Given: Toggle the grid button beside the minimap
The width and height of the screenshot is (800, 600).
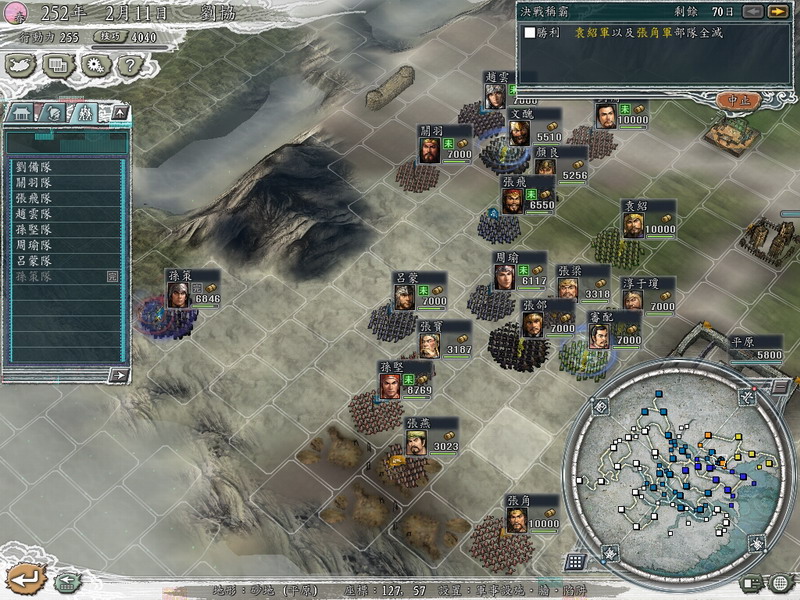Looking at the screenshot, I should [x=575, y=561].
